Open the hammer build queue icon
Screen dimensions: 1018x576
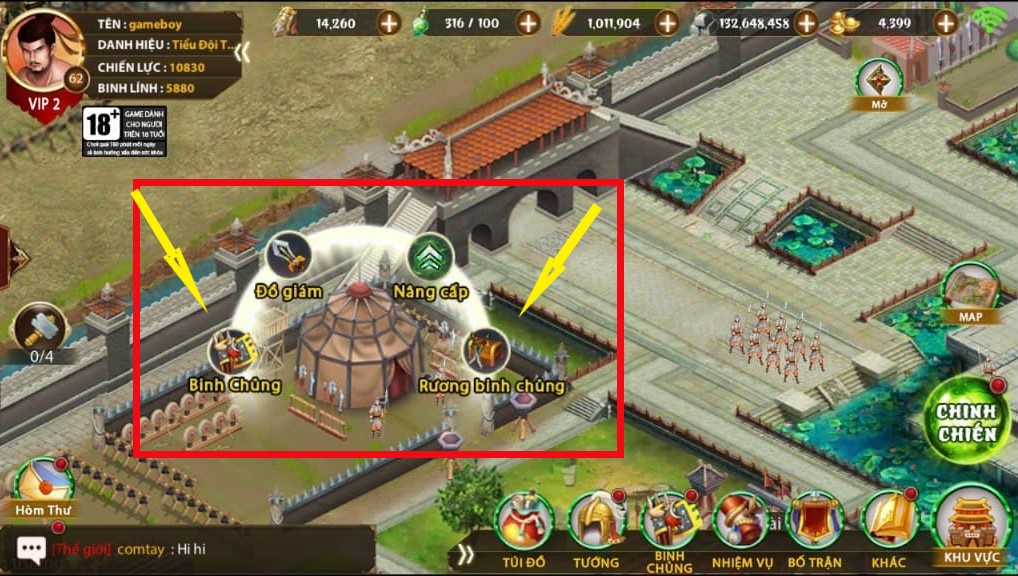(x=39, y=328)
